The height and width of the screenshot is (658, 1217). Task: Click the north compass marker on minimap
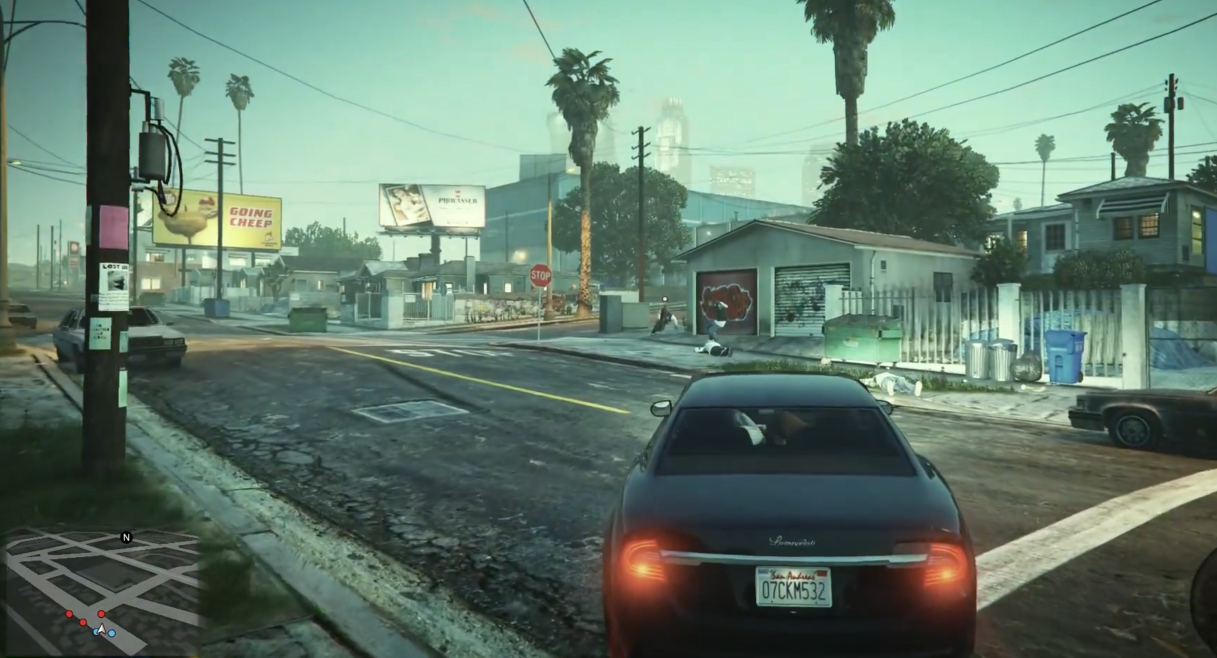click(126, 538)
